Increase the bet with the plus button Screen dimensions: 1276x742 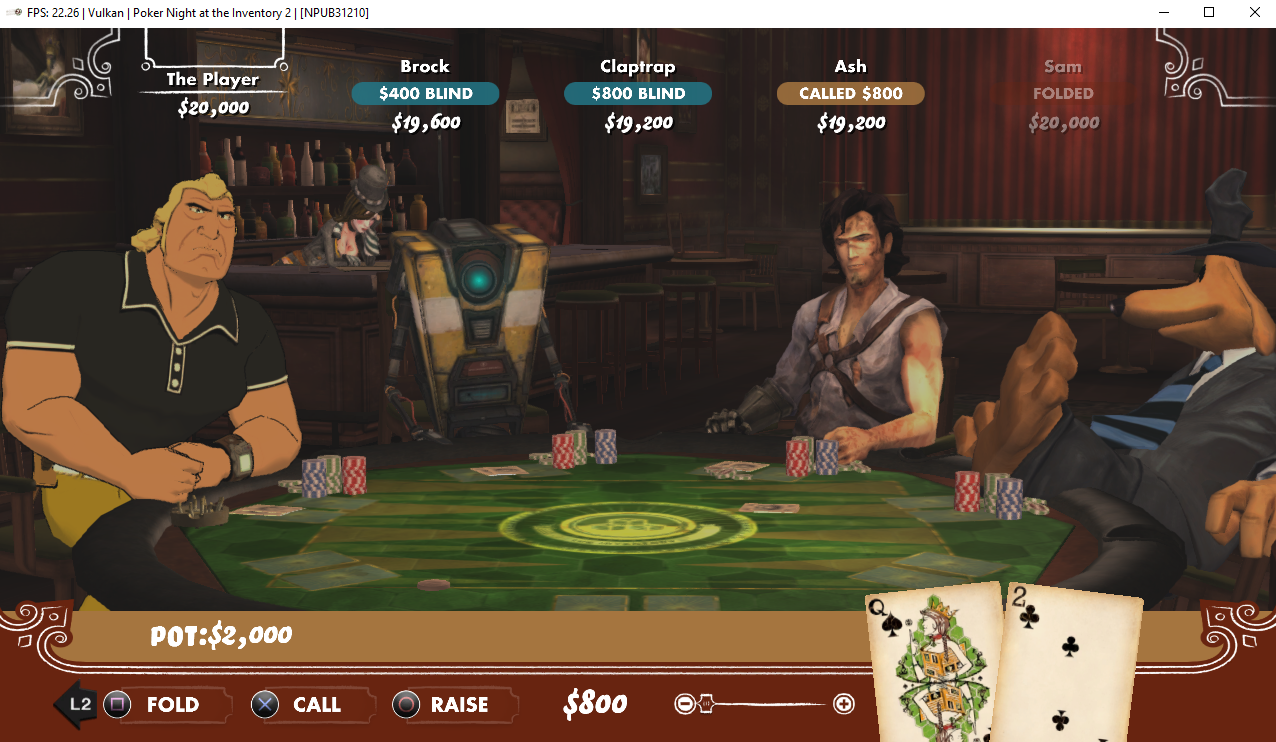coord(844,704)
